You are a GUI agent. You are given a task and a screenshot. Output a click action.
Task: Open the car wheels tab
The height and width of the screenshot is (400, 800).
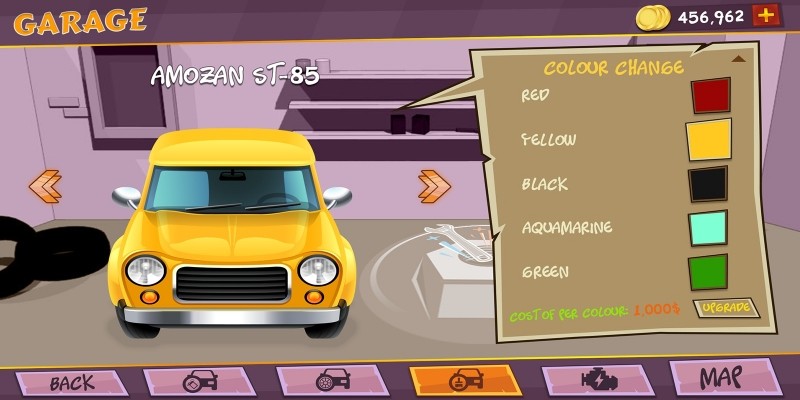coord(333,381)
